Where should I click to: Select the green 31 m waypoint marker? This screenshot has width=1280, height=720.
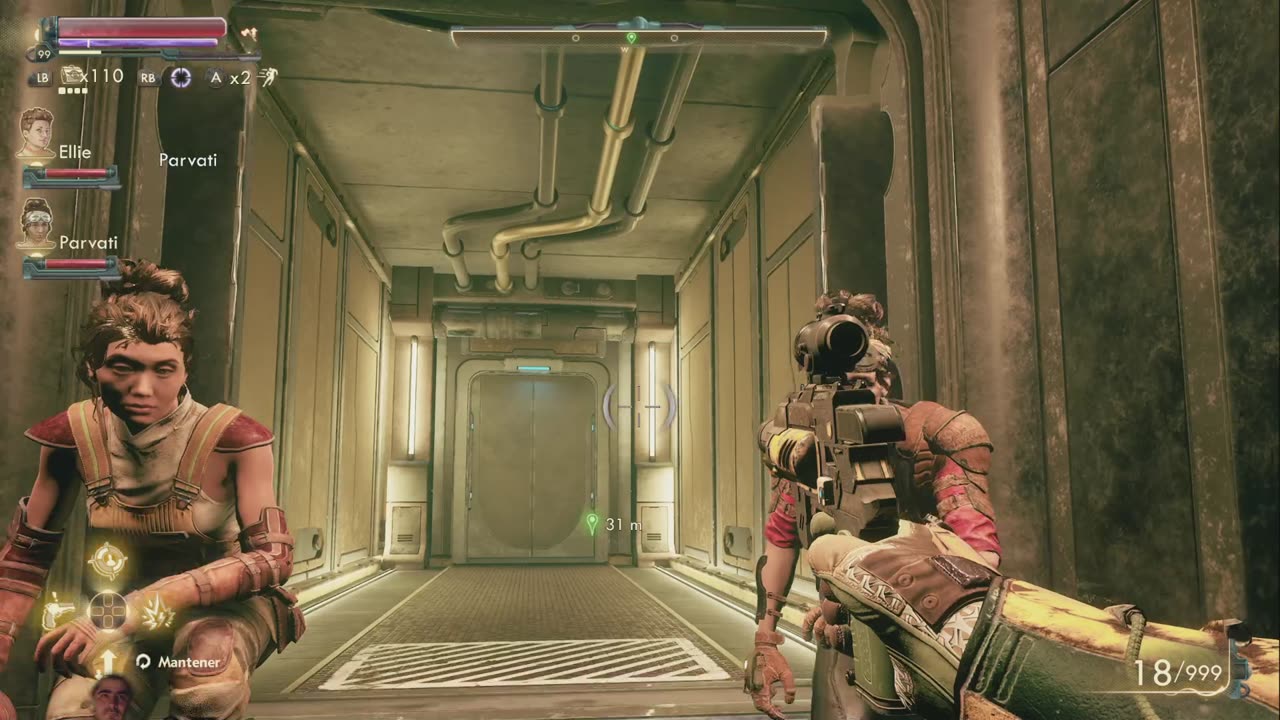pyautogui.click(x=592, y=523)
